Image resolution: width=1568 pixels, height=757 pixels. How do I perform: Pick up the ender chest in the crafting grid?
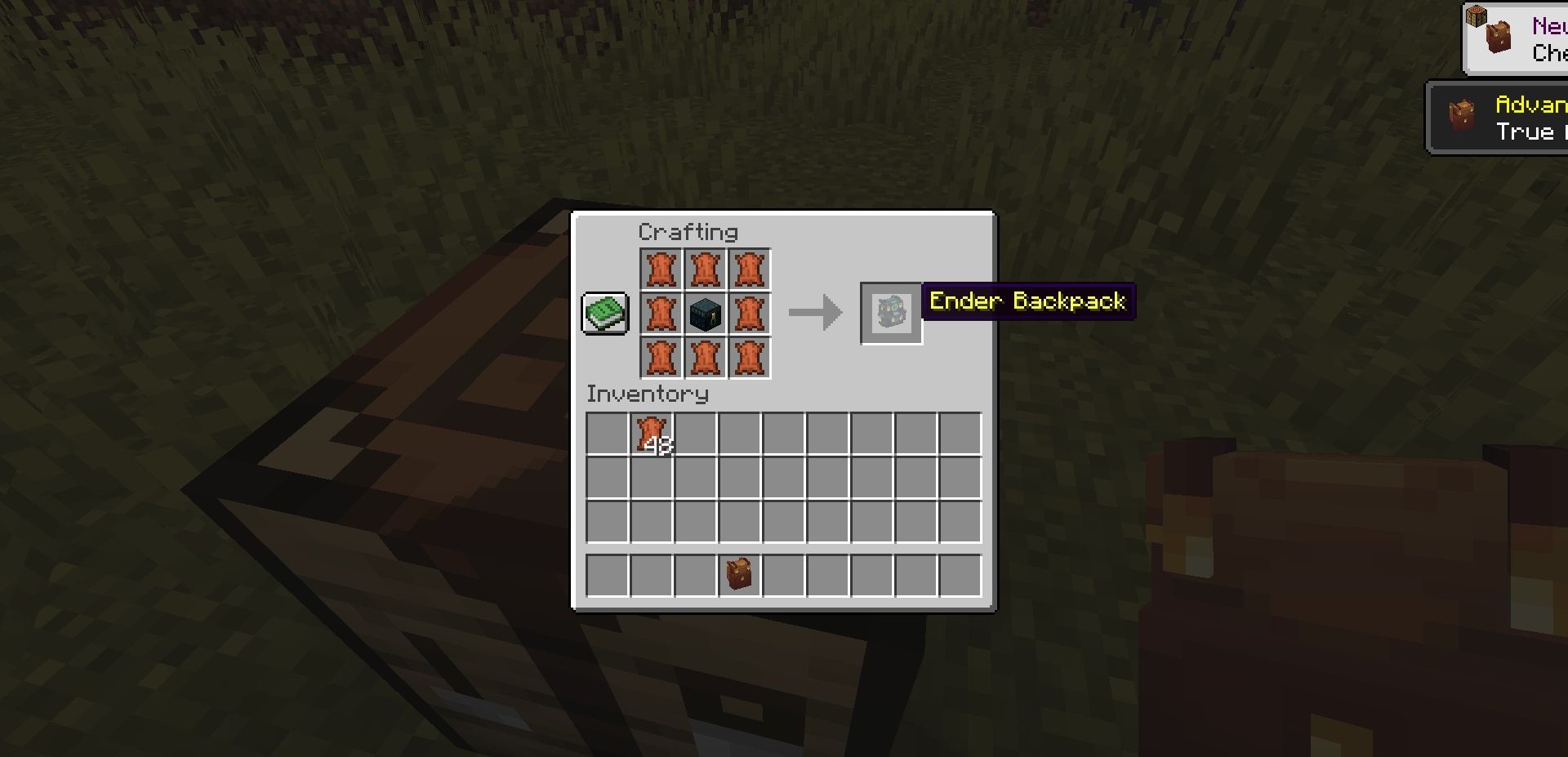[x=706, y=314]
